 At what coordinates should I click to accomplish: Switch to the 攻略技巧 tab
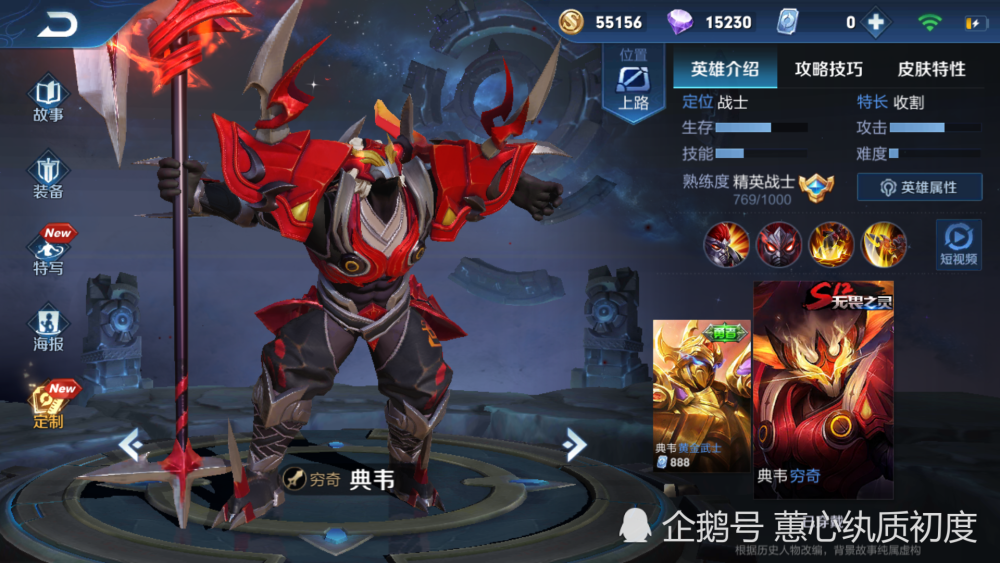[828, 69]
